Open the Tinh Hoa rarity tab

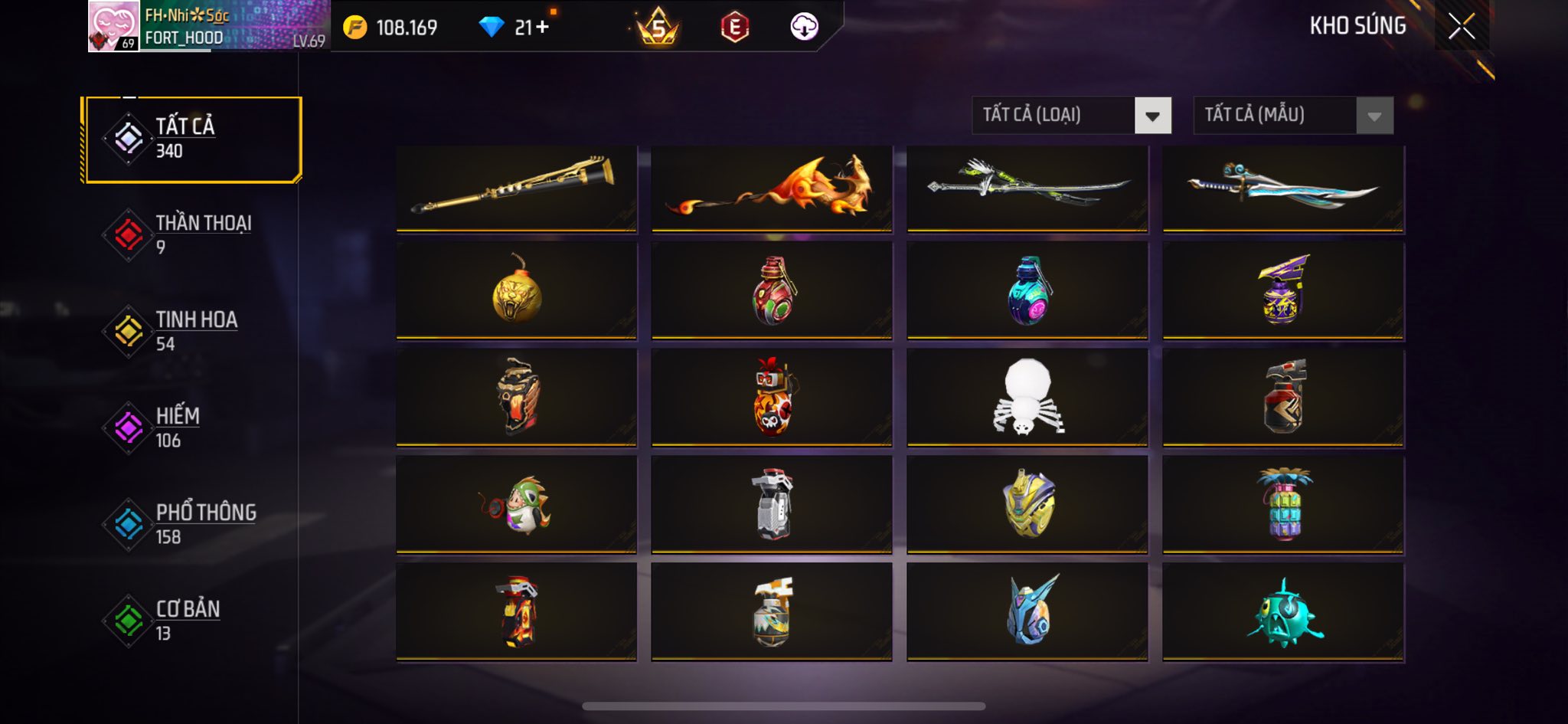191,331
